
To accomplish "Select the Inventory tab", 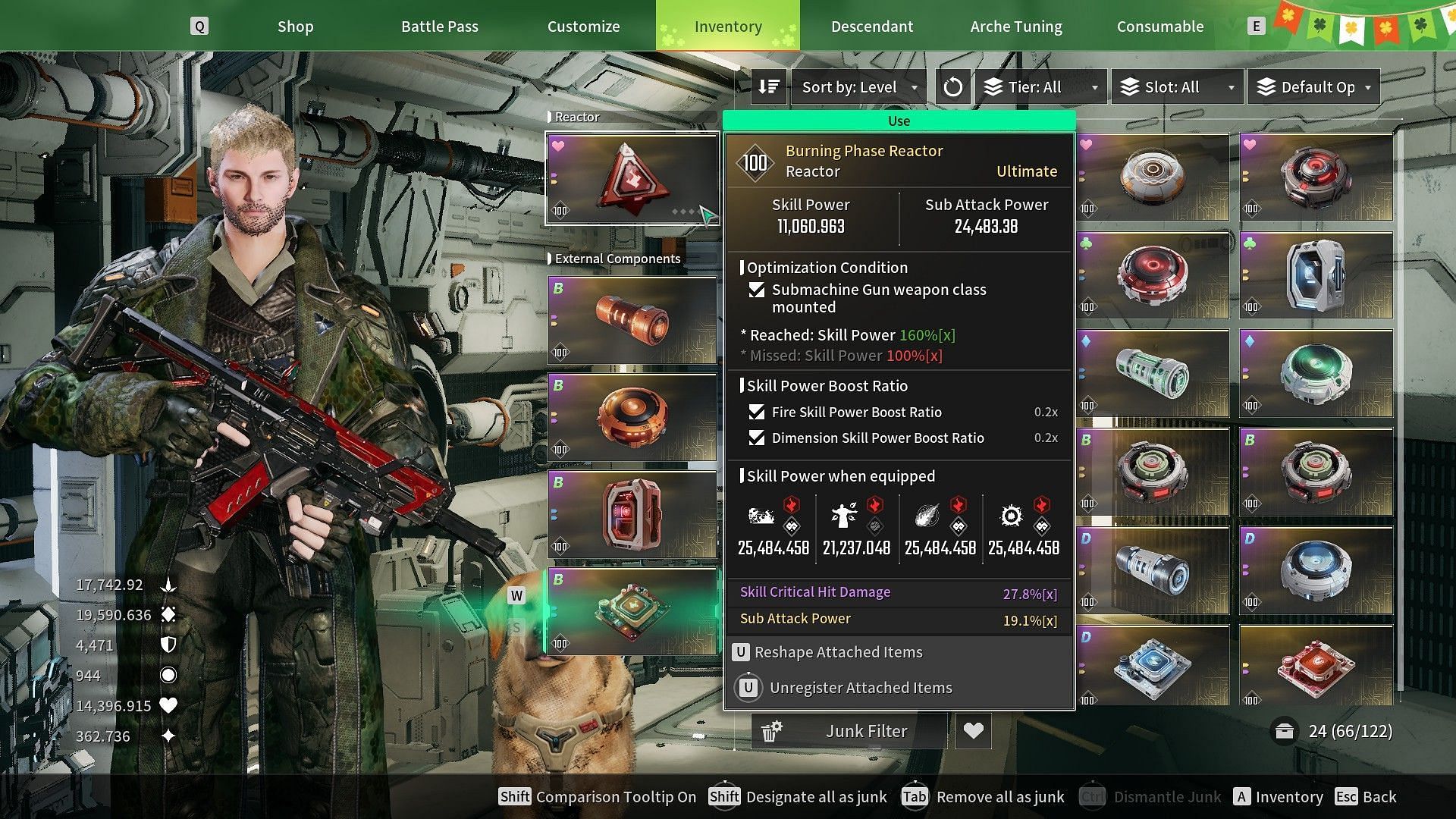I will pyautogui.click(x=727, y=27).
